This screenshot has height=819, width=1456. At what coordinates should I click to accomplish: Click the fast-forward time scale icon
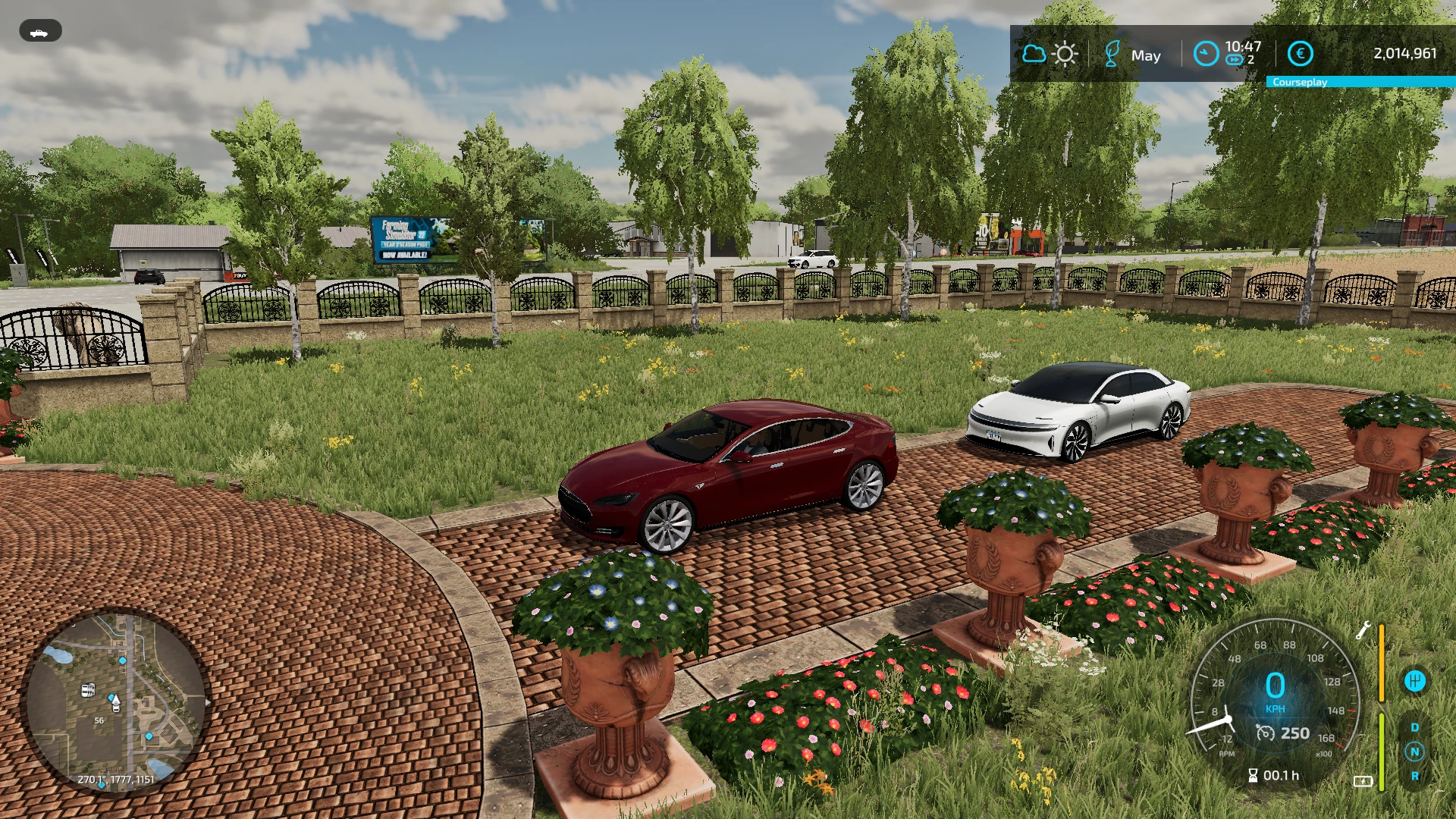[x=1235, y=60]
